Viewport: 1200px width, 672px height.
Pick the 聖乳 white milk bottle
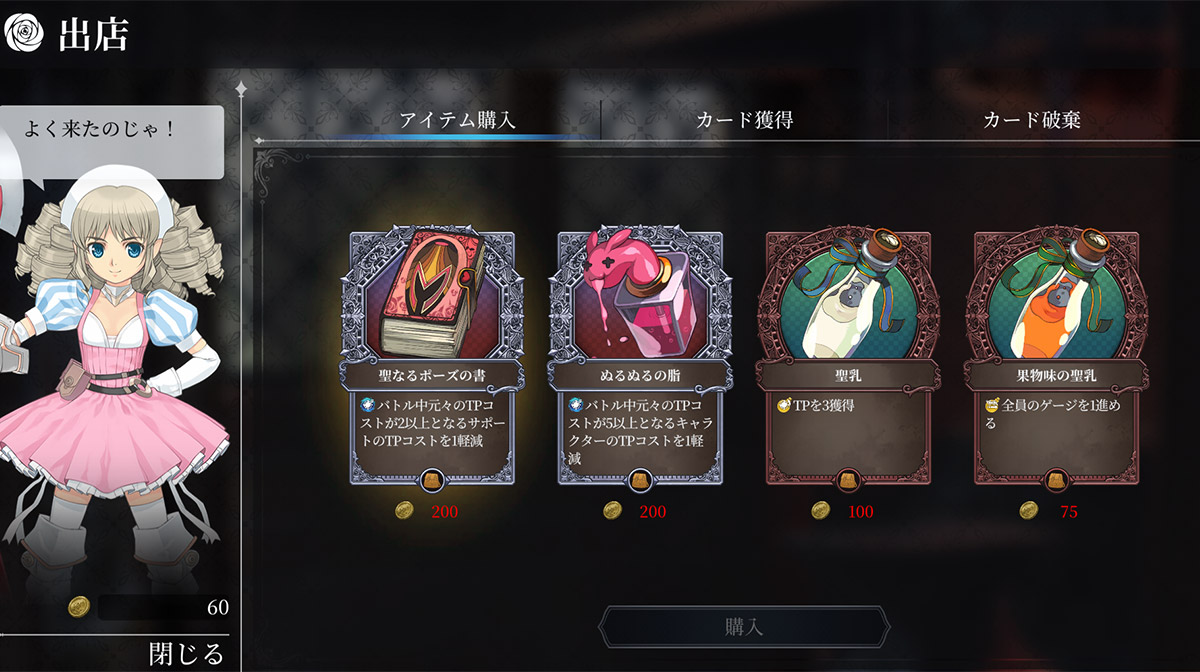click(848, 360)
